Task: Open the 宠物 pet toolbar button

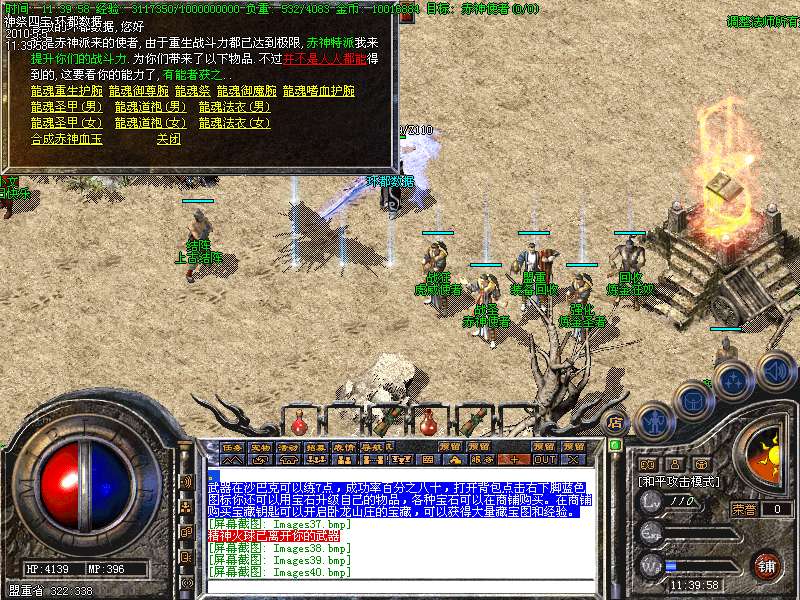Action: [x=260, y=447]
